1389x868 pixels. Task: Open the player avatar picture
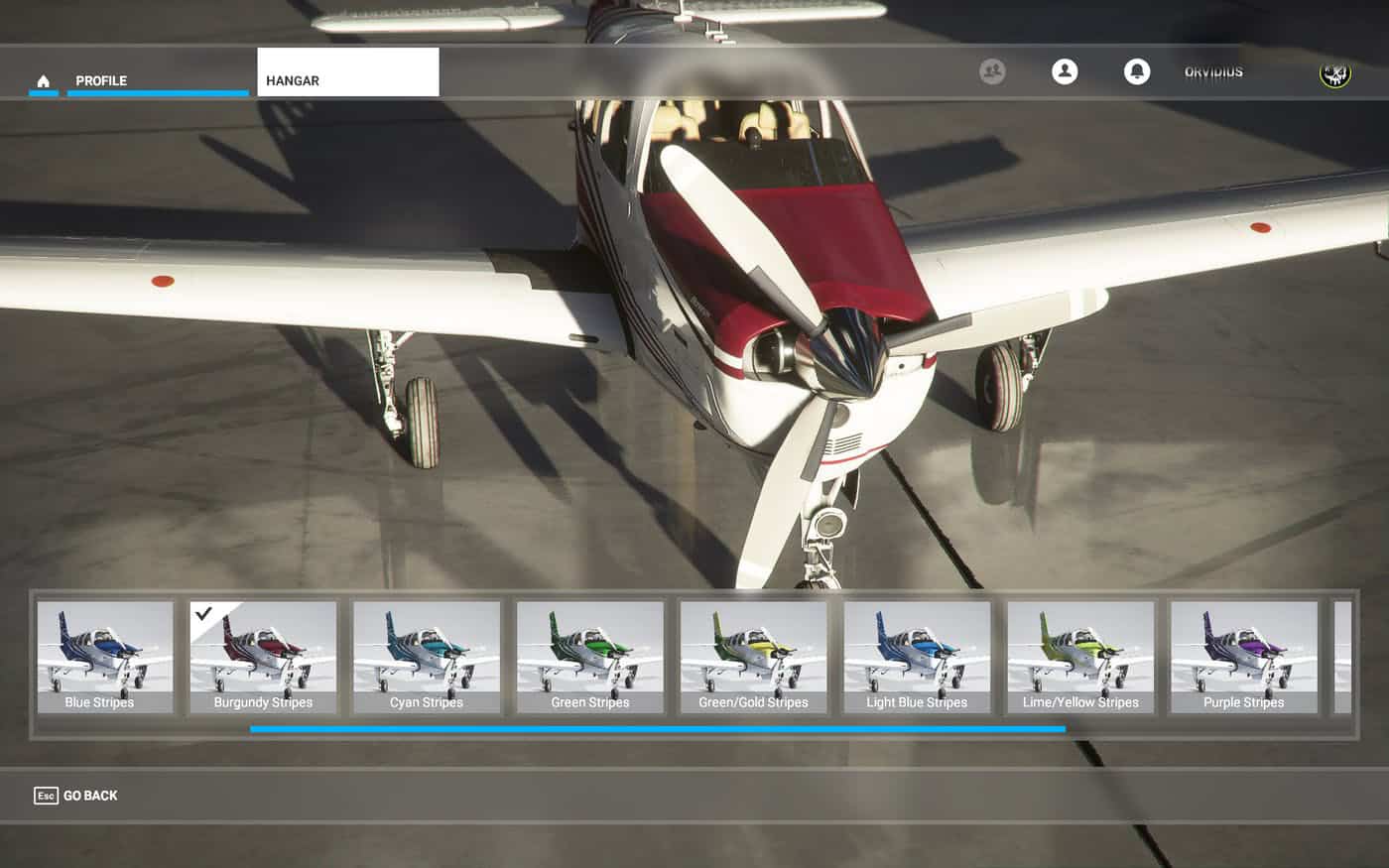1335,72
